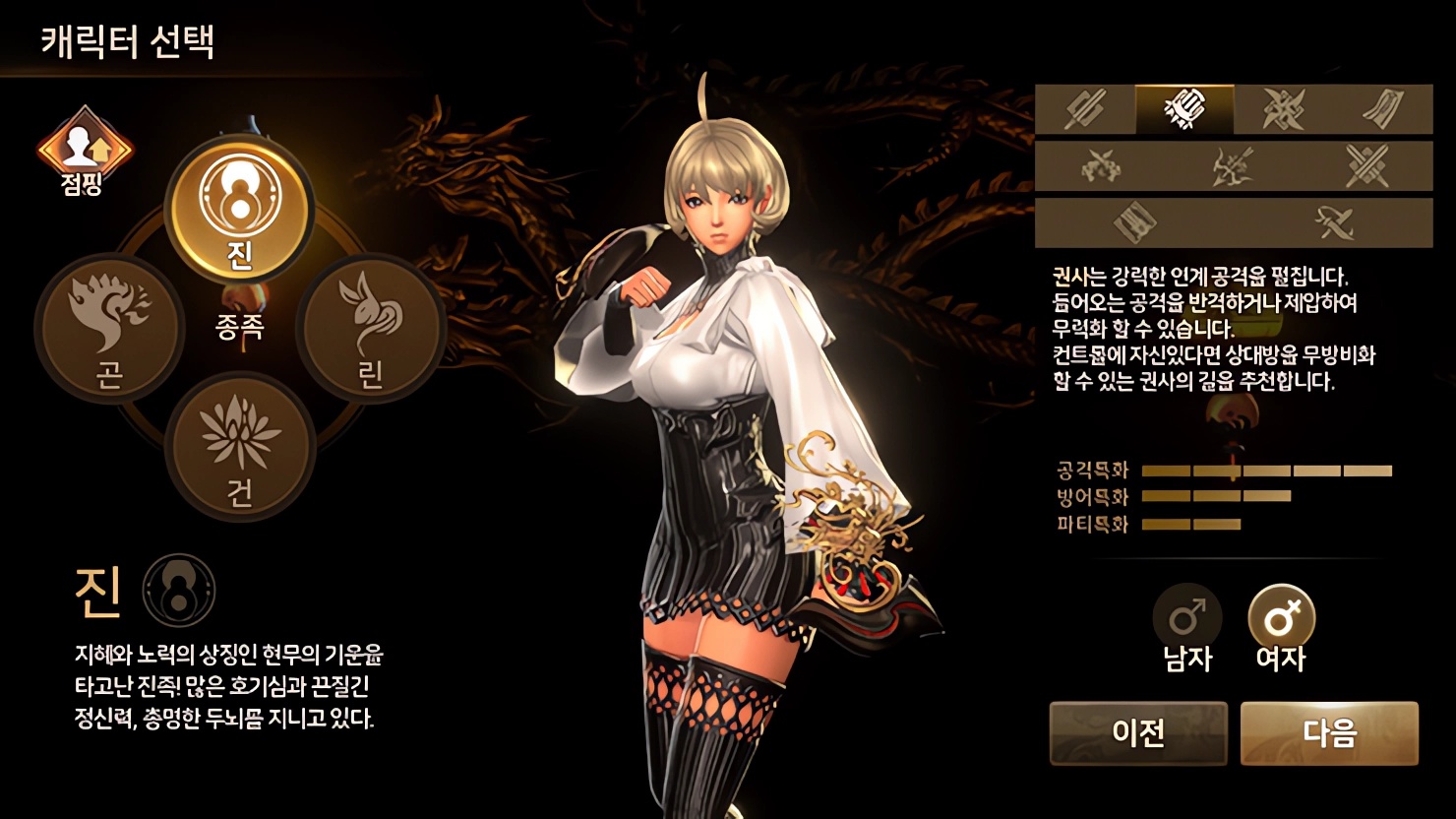Select the shuriken star class icon

click(x=1284, y=108)
